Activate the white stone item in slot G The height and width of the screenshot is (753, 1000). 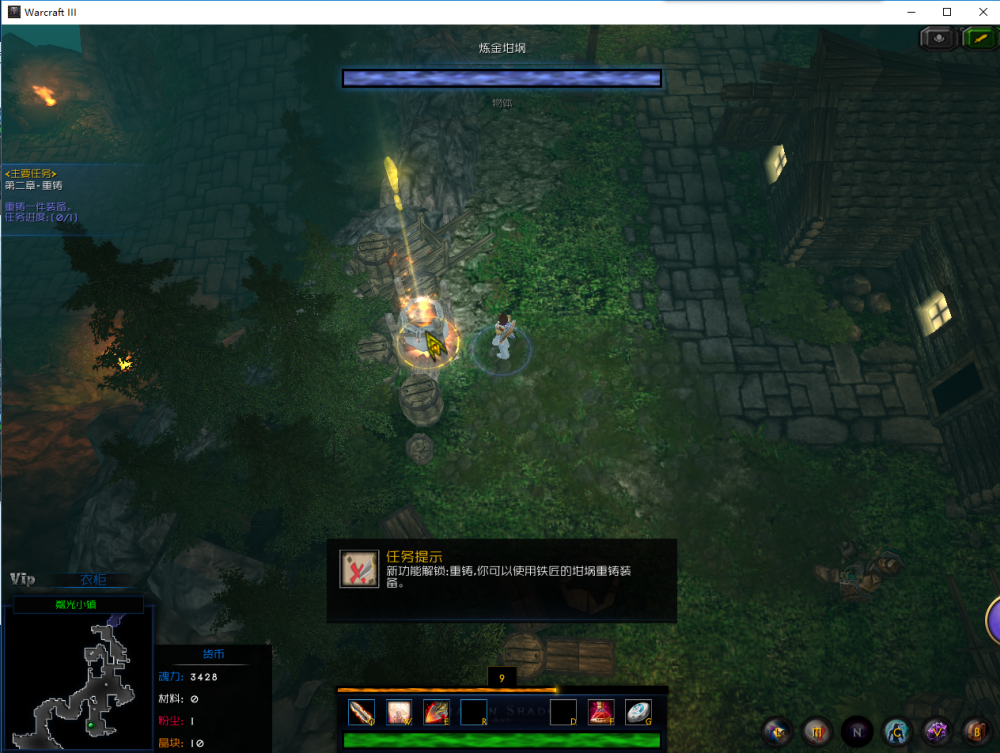638,712
